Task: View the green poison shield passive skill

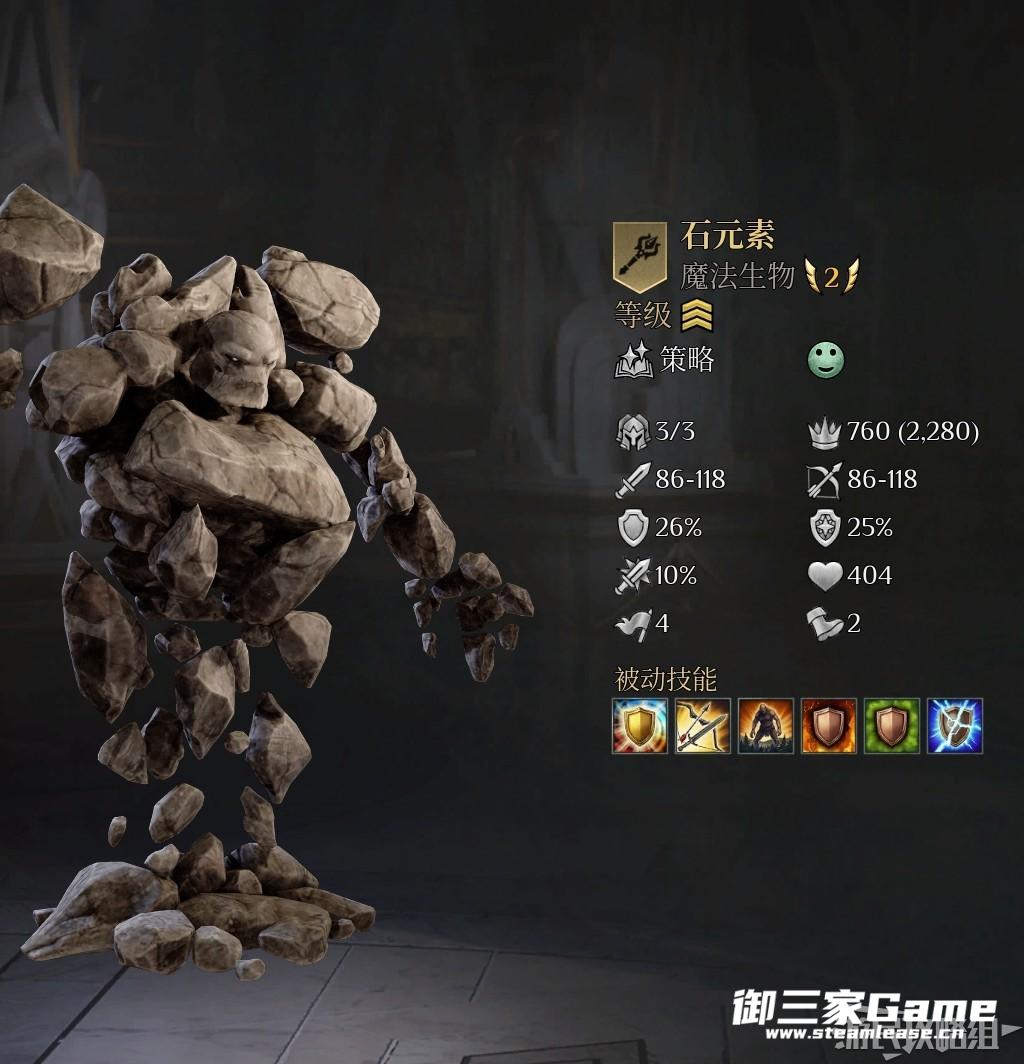Action: (x=892, y=726)
